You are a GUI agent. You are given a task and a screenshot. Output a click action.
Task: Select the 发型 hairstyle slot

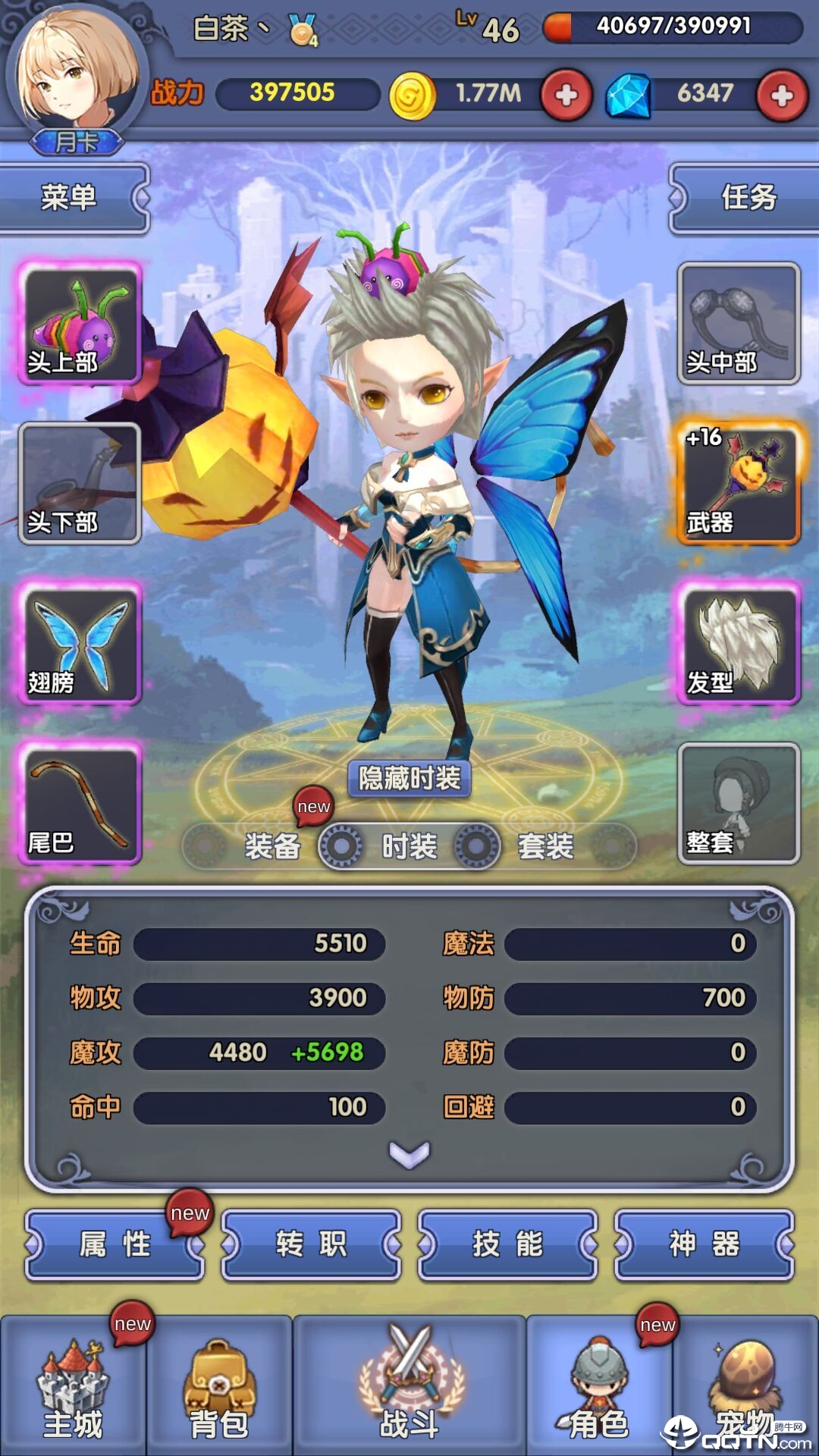pos(739,644)
